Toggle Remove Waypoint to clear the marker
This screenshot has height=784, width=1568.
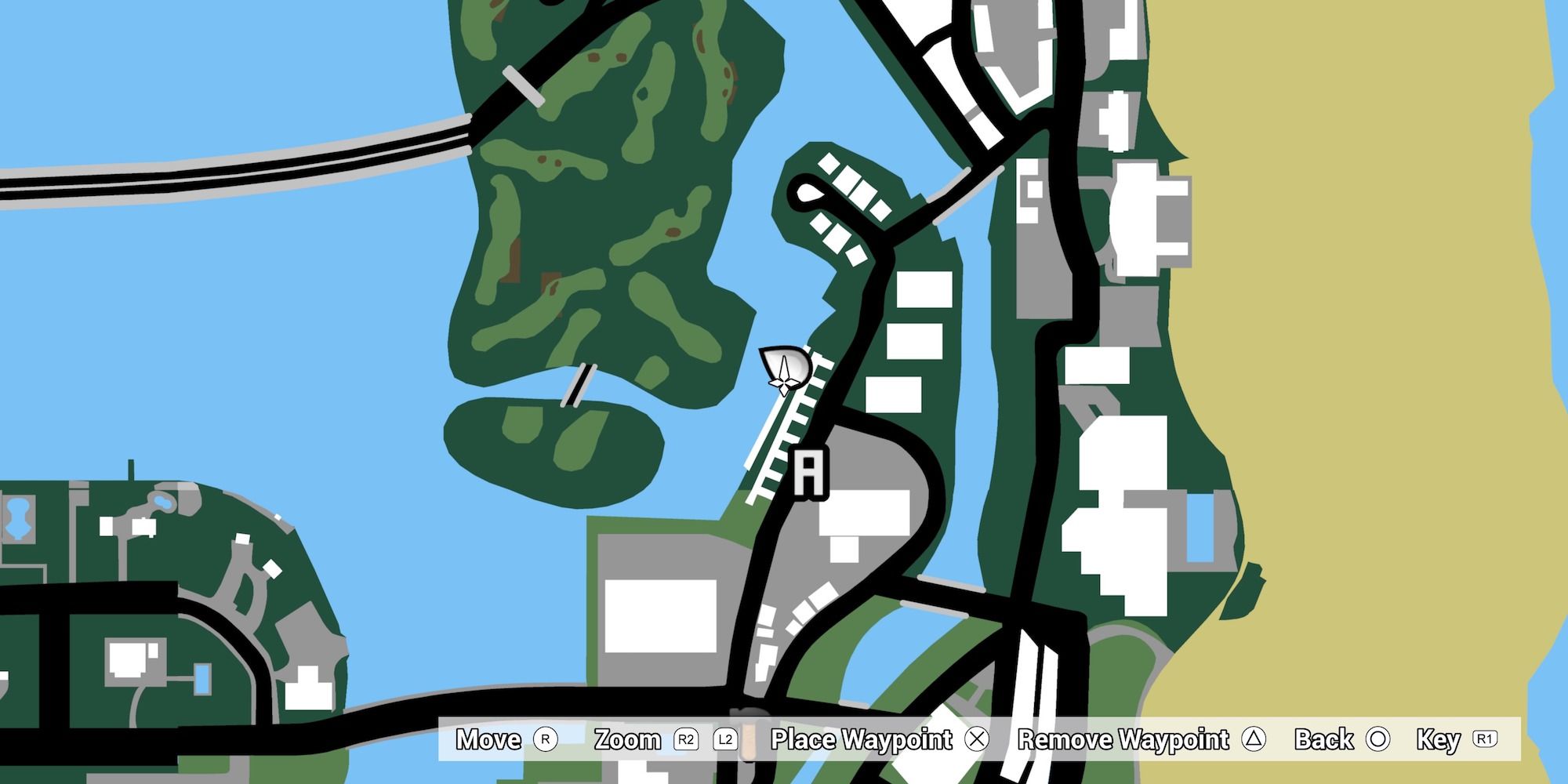click(1125, 739)
